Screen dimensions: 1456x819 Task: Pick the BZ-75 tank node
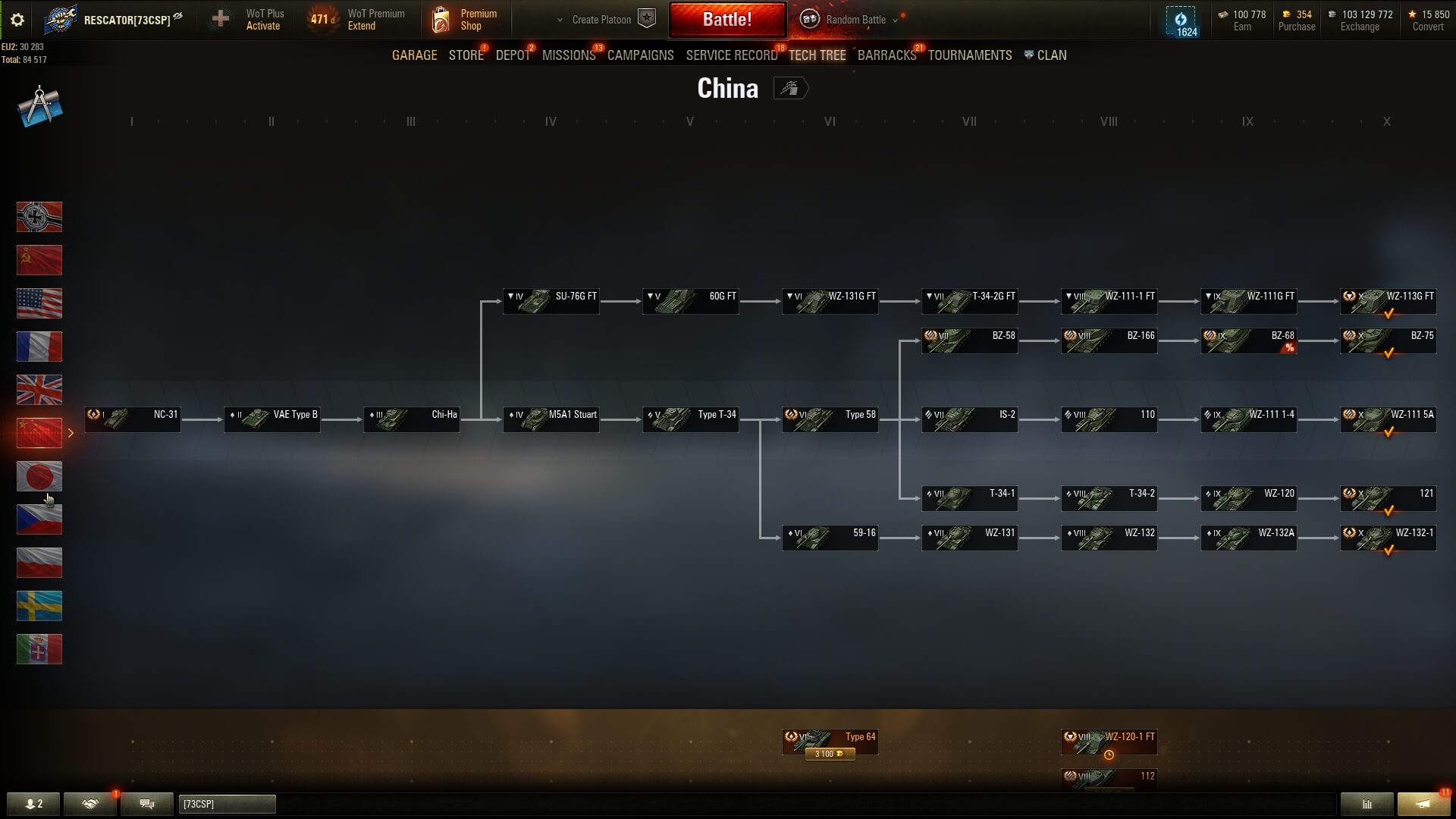point(1388,340)
